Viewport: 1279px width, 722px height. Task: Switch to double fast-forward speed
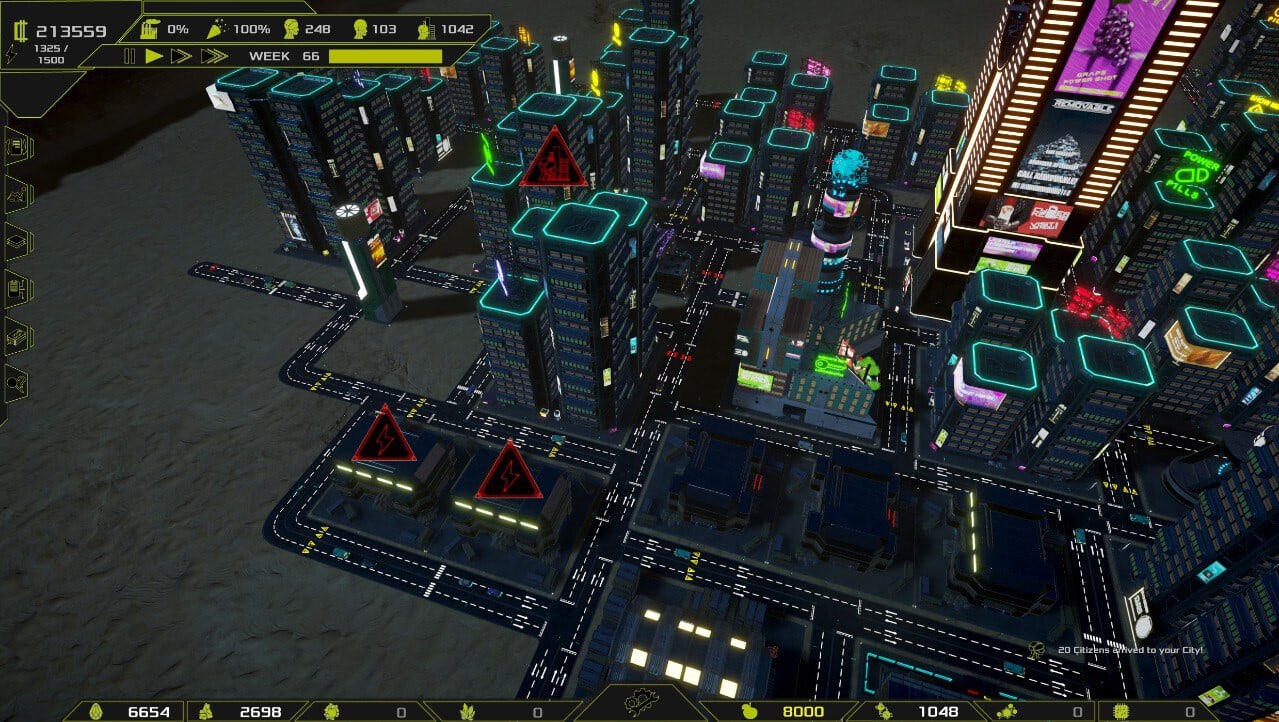coord(181,56)
